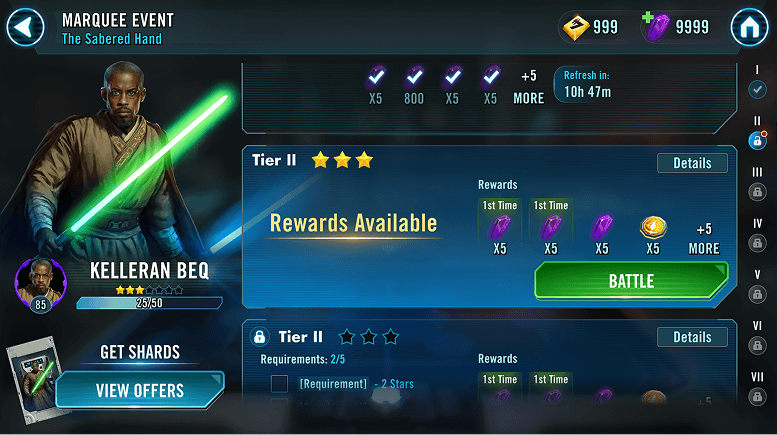
Task: Open Details for the three-star Tier II
Action: click(x=692, y=163)
